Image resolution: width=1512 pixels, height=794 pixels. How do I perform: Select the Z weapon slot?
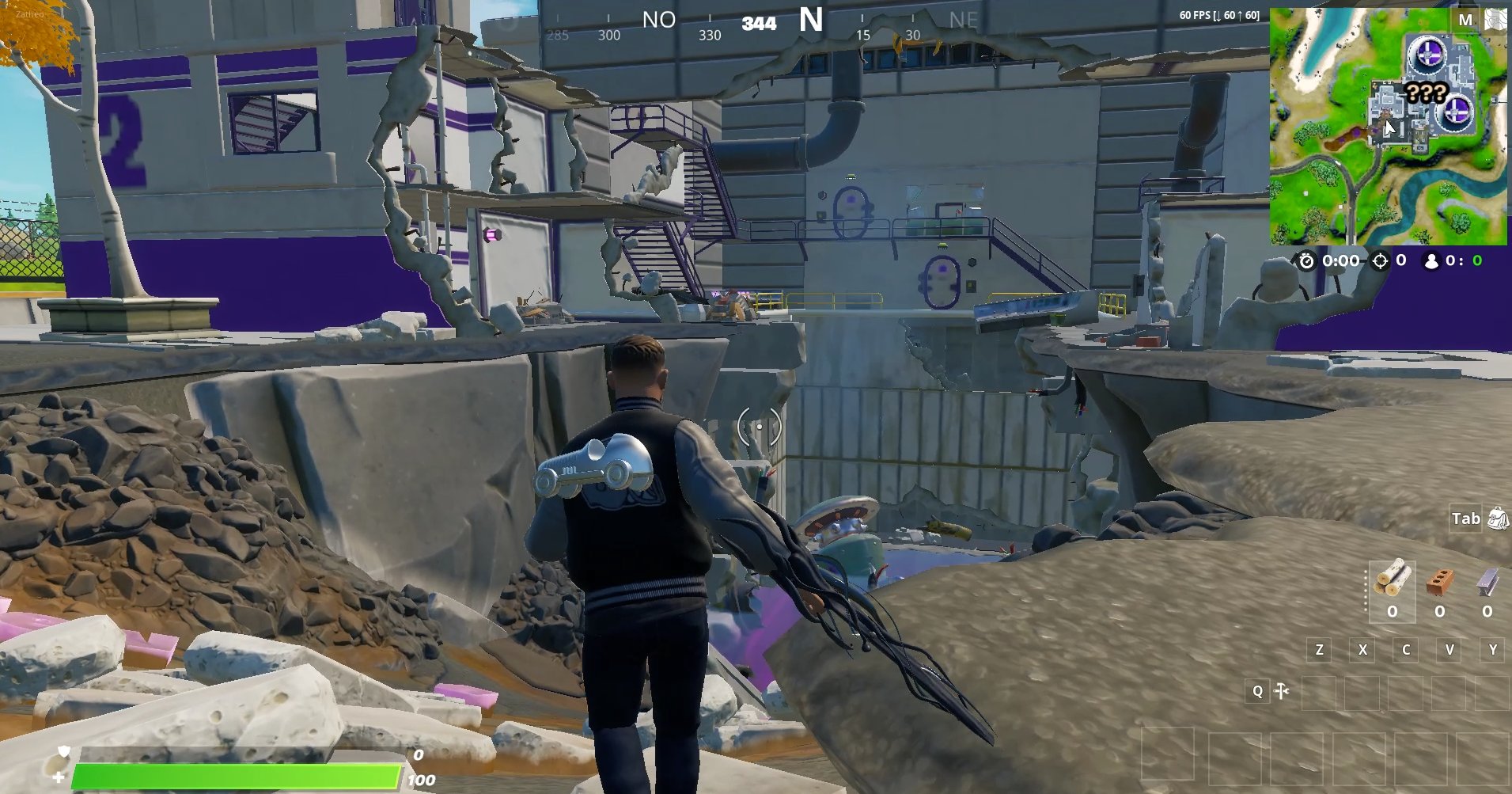[x=1319, y=649]
